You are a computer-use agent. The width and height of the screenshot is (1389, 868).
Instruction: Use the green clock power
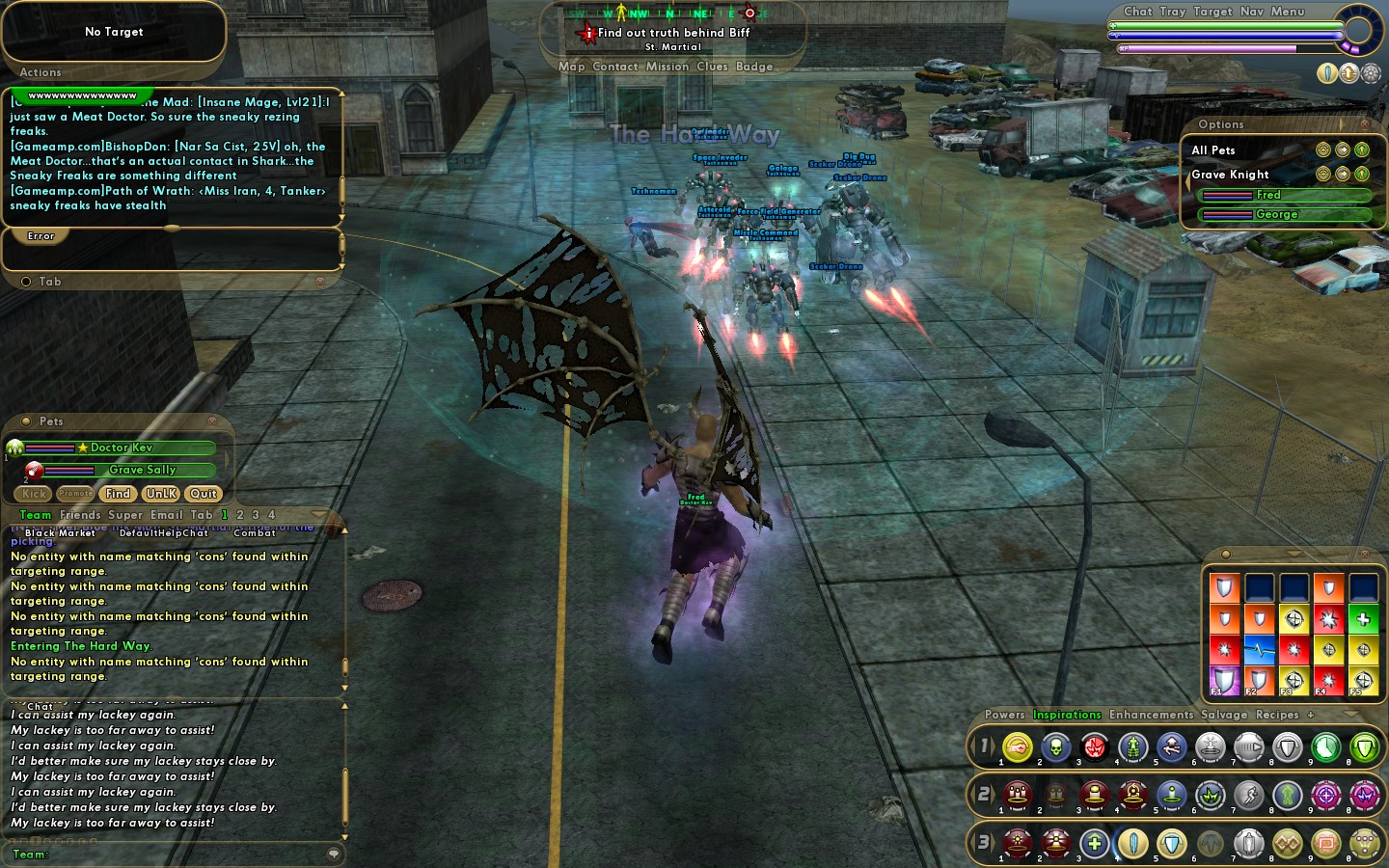[x=1325, y=746]
